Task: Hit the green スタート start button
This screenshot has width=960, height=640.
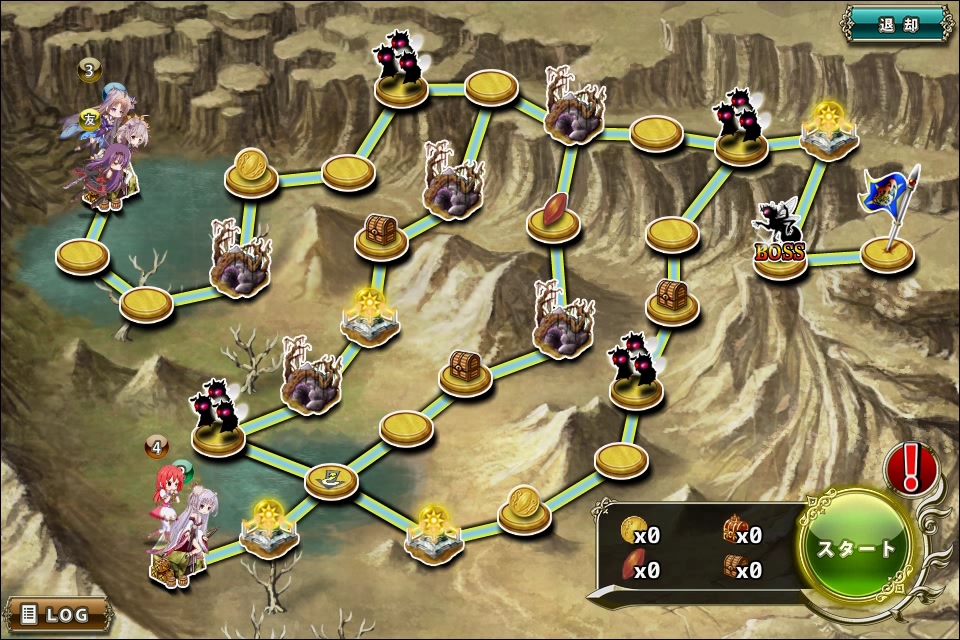Action: pyautogui.click(x=857, y=548)
